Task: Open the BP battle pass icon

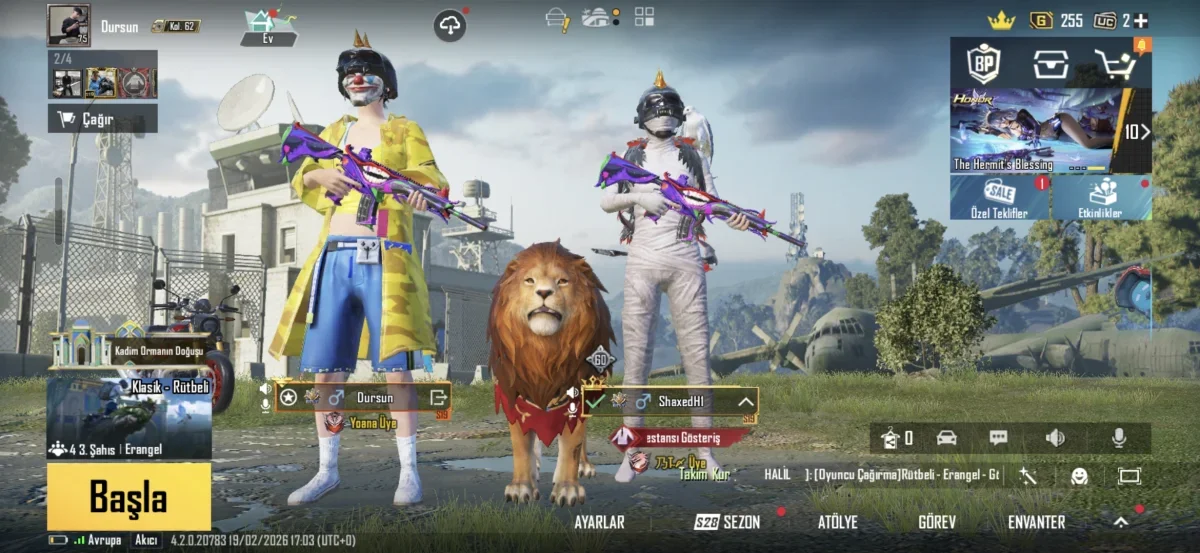Action: point(984,64)
